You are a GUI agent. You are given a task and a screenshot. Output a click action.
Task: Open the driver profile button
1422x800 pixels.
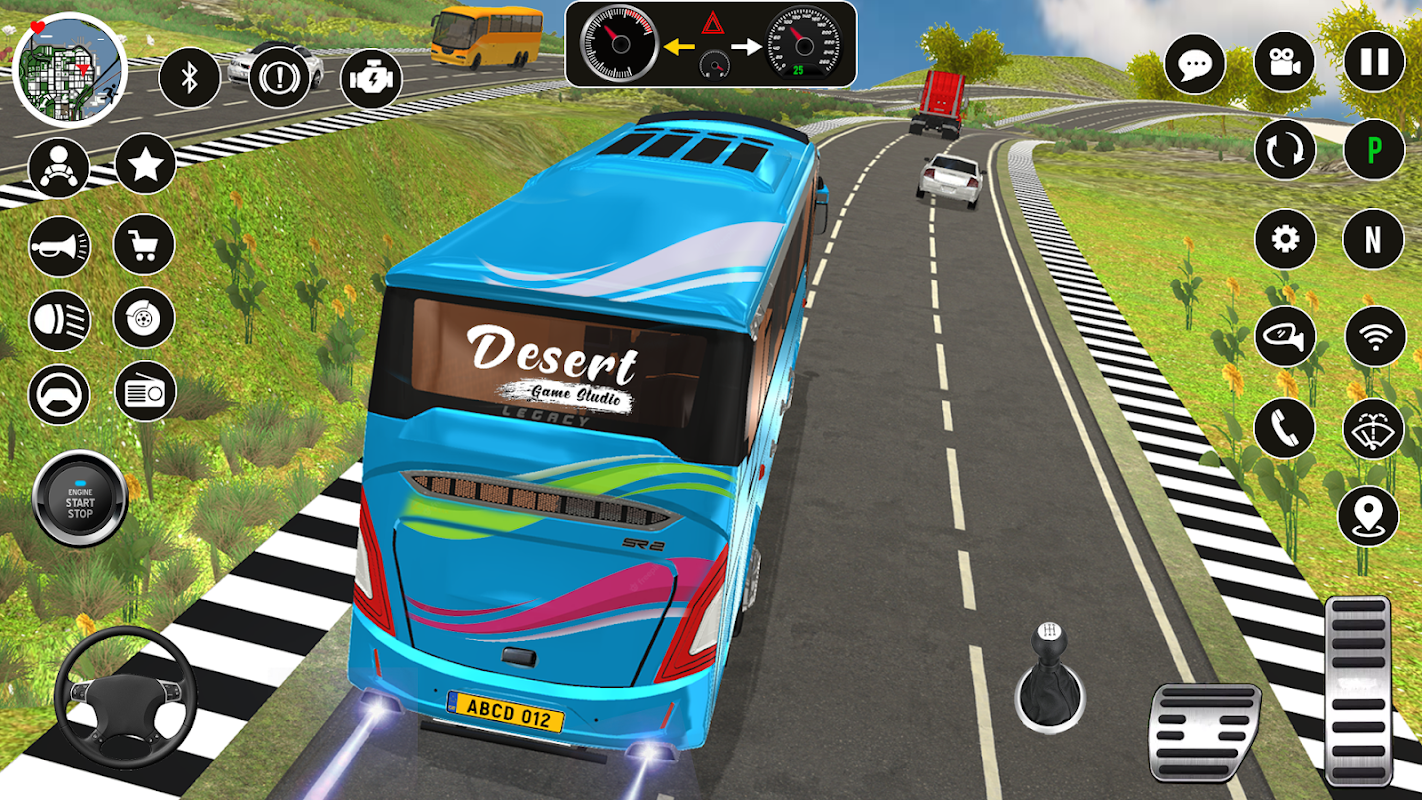pos(59,166)
